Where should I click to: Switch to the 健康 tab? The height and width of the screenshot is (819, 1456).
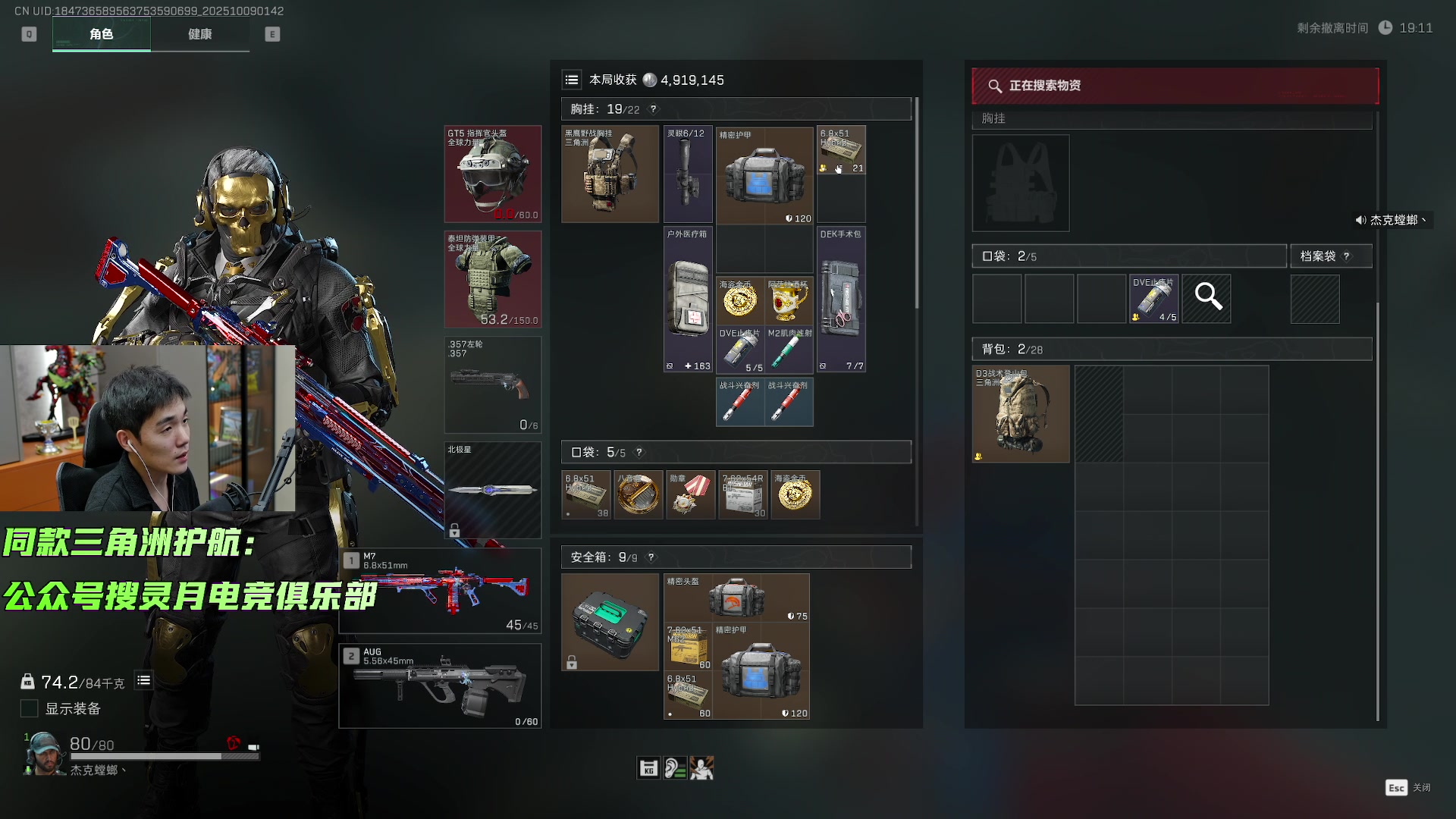(x=199, y=34)
